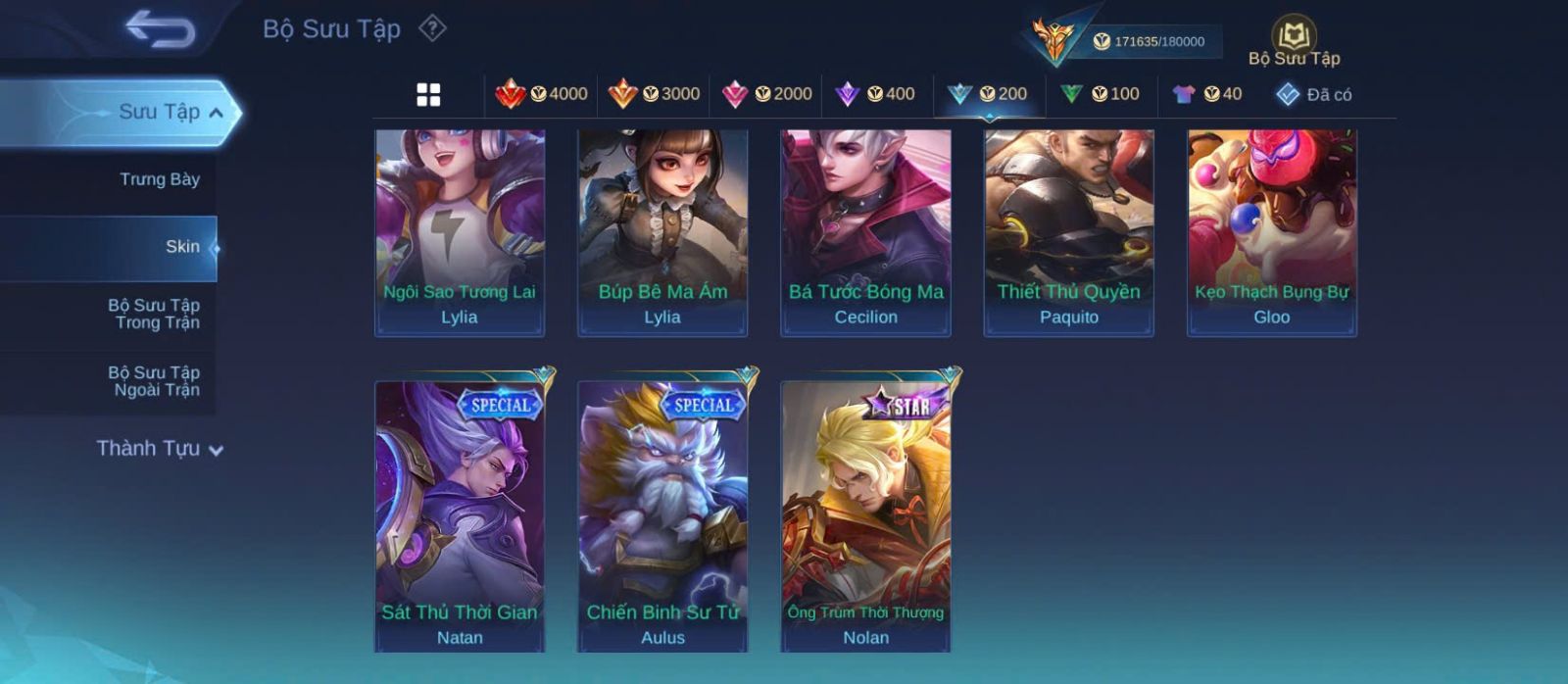
Task: Select Cecilion's Bá Tước Bóng Ma skin
Action: pos(865,232)
